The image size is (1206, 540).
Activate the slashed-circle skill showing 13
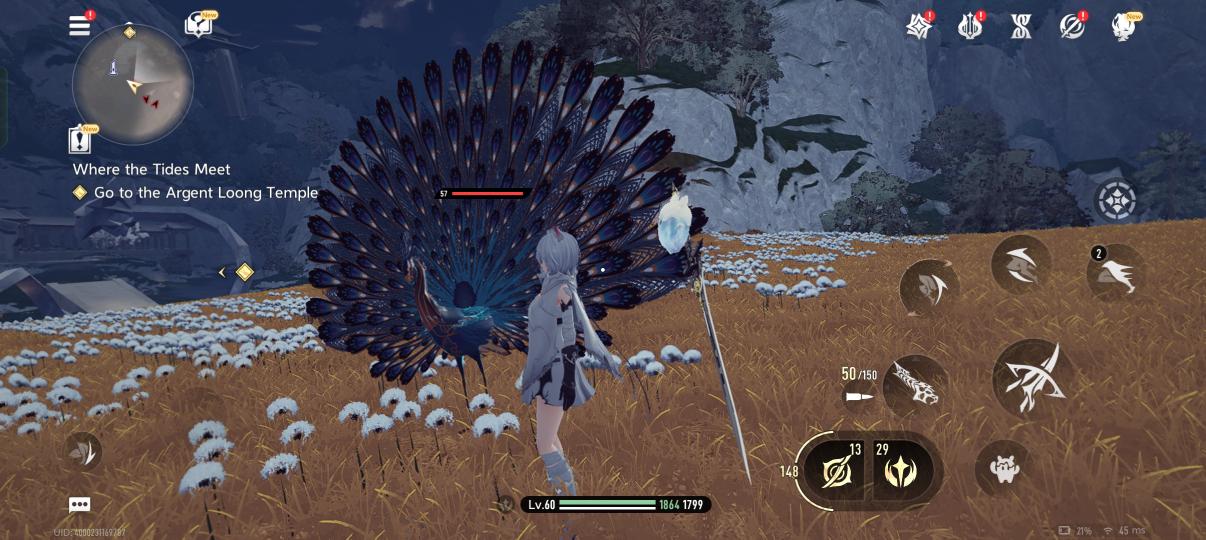(835, 469)
